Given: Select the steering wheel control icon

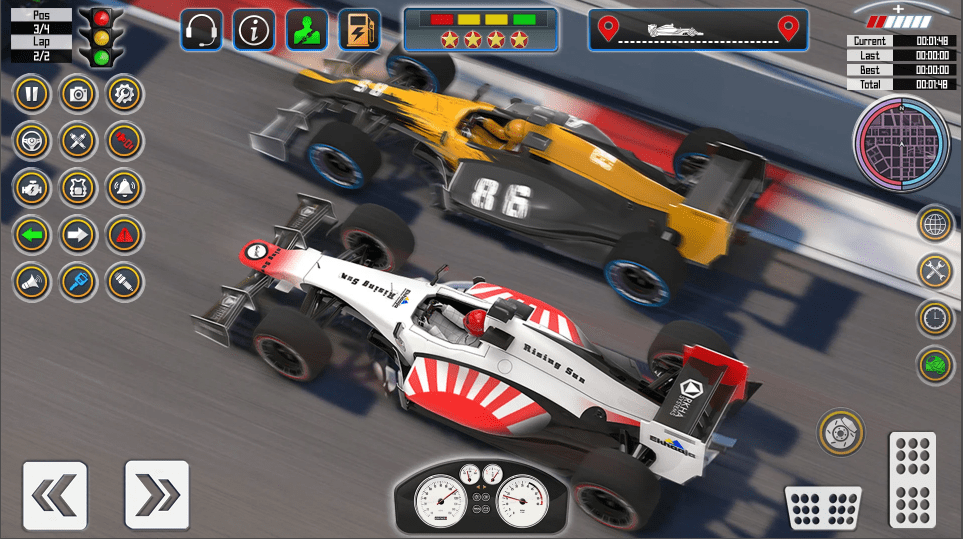Looking at the screenshot, I should [32, 141].
